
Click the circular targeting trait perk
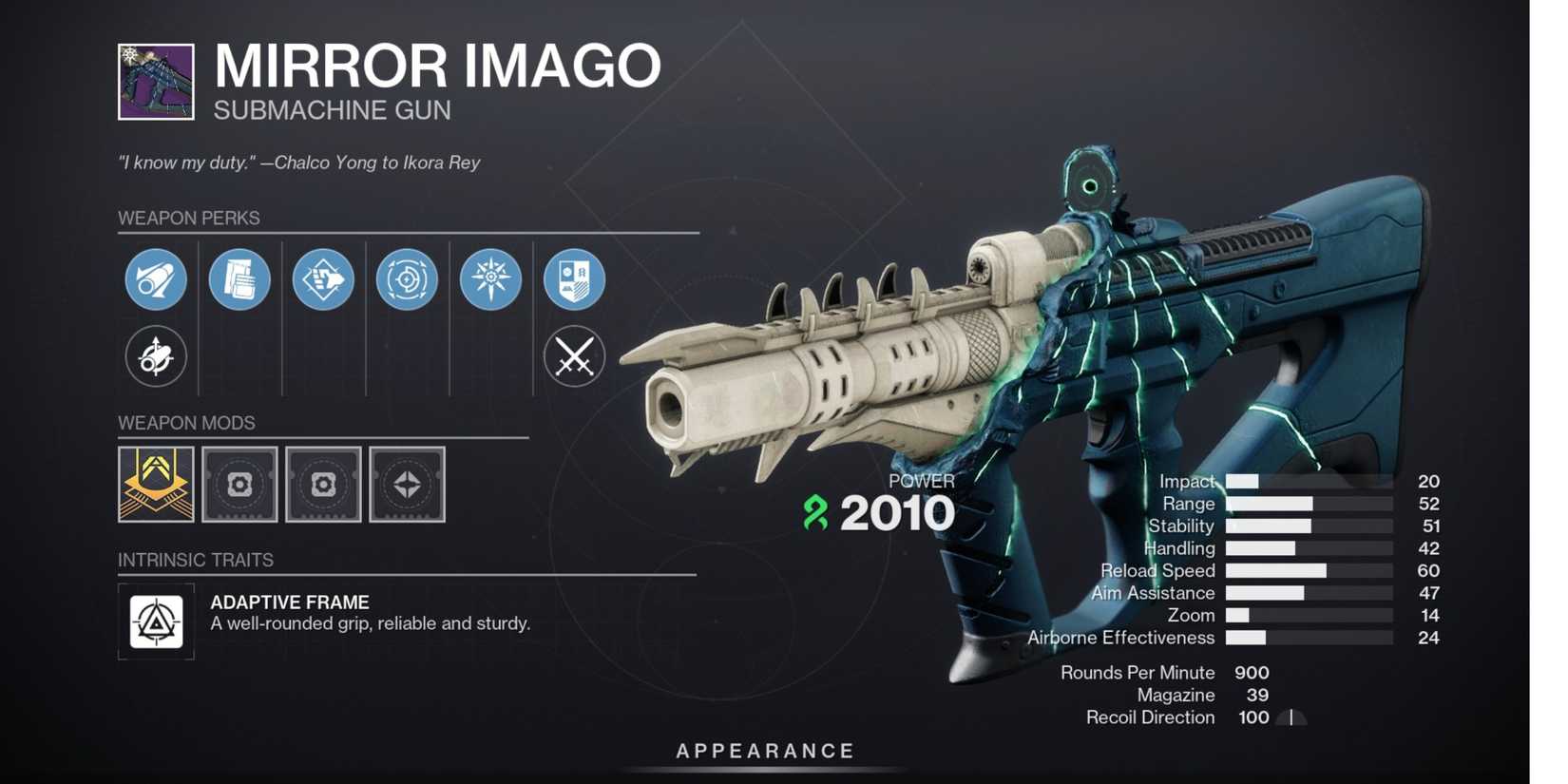[x=407, y=279]
